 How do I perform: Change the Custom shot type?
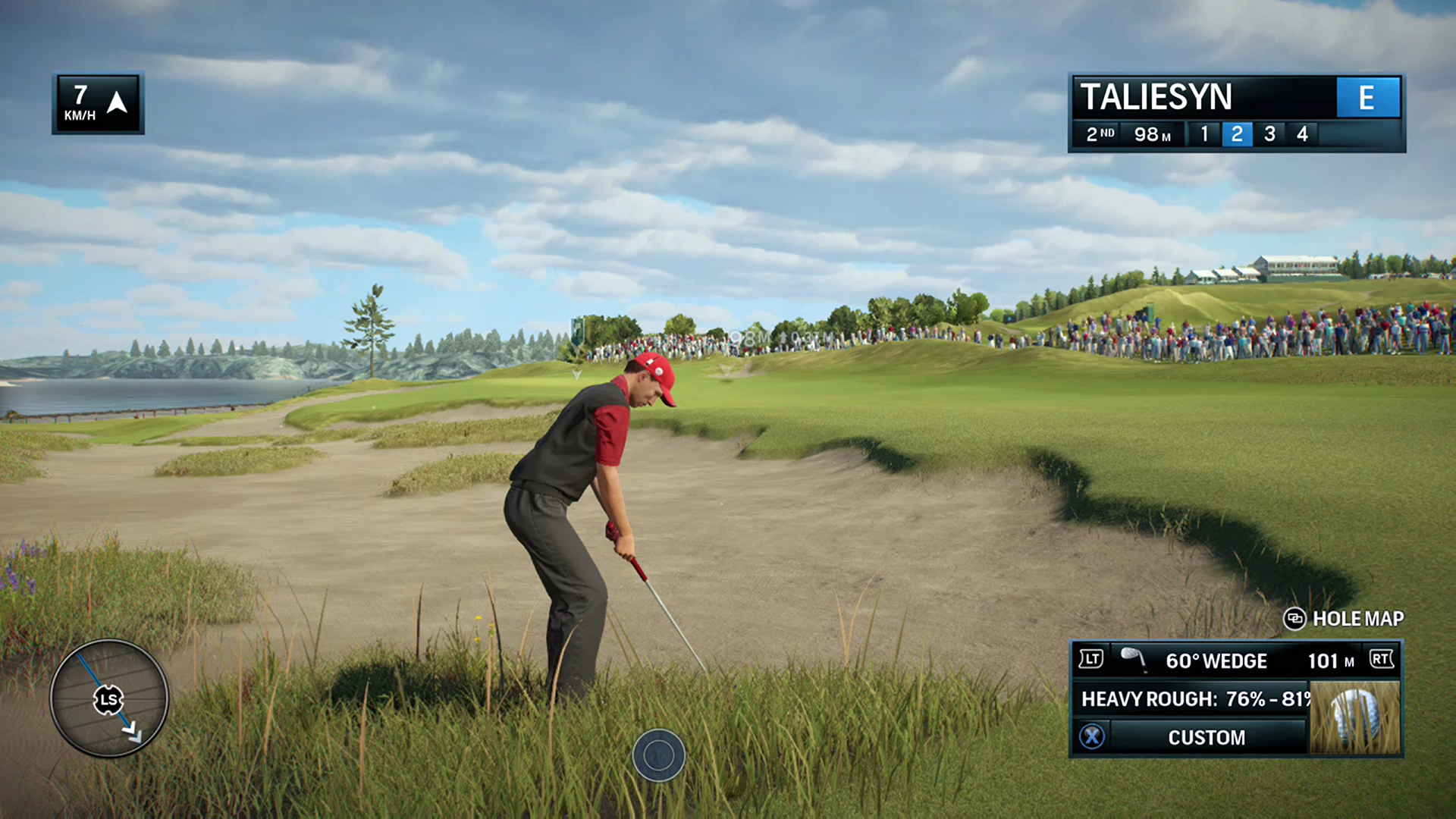(x=1206, y=737)
